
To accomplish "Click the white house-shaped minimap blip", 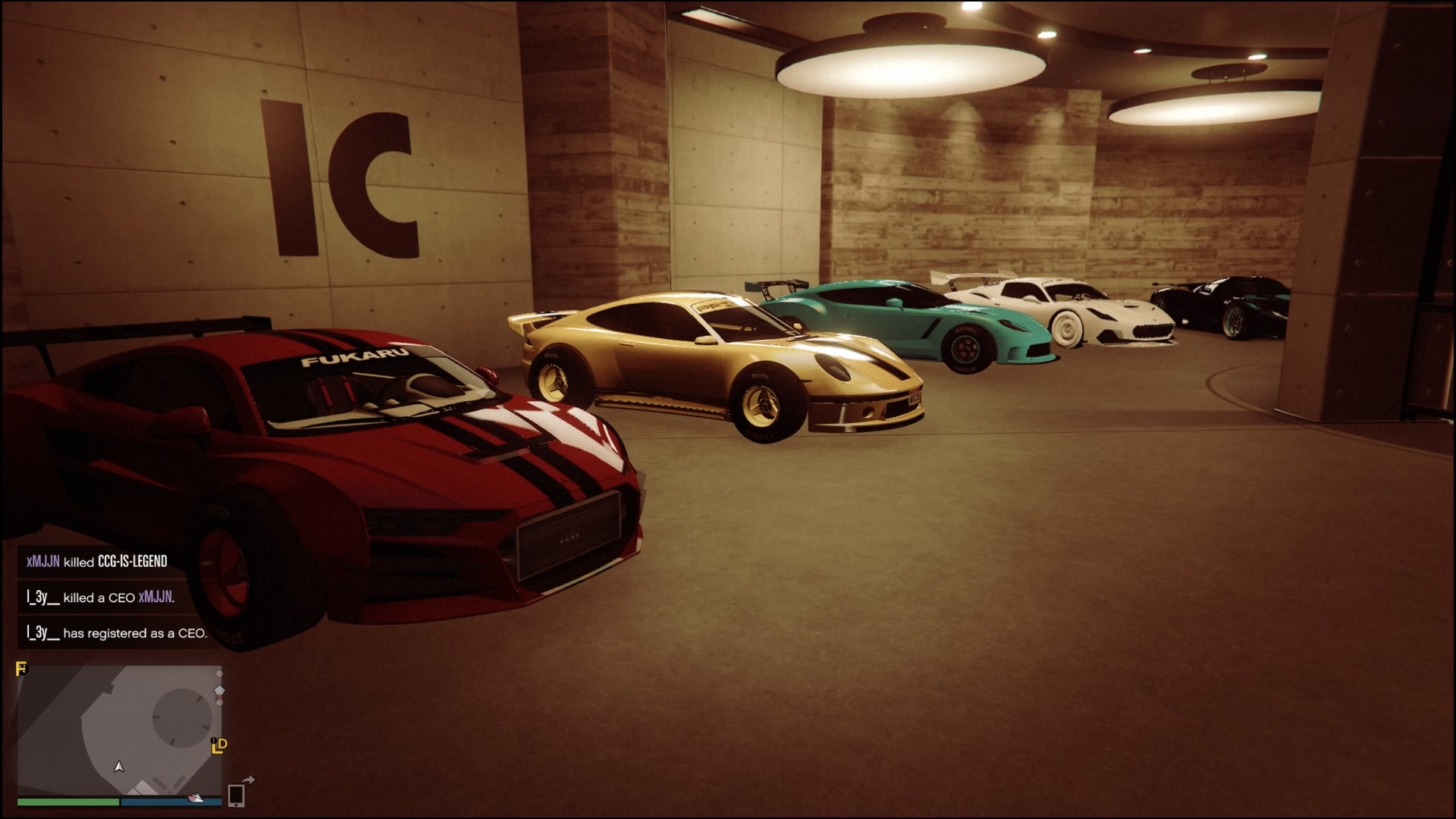I will [219, 691].
